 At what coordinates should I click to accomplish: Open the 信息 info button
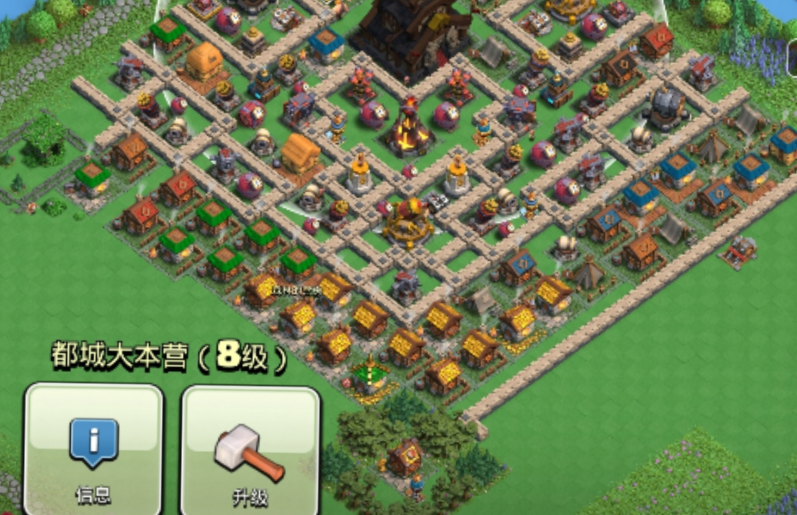(x=93, y=448)
